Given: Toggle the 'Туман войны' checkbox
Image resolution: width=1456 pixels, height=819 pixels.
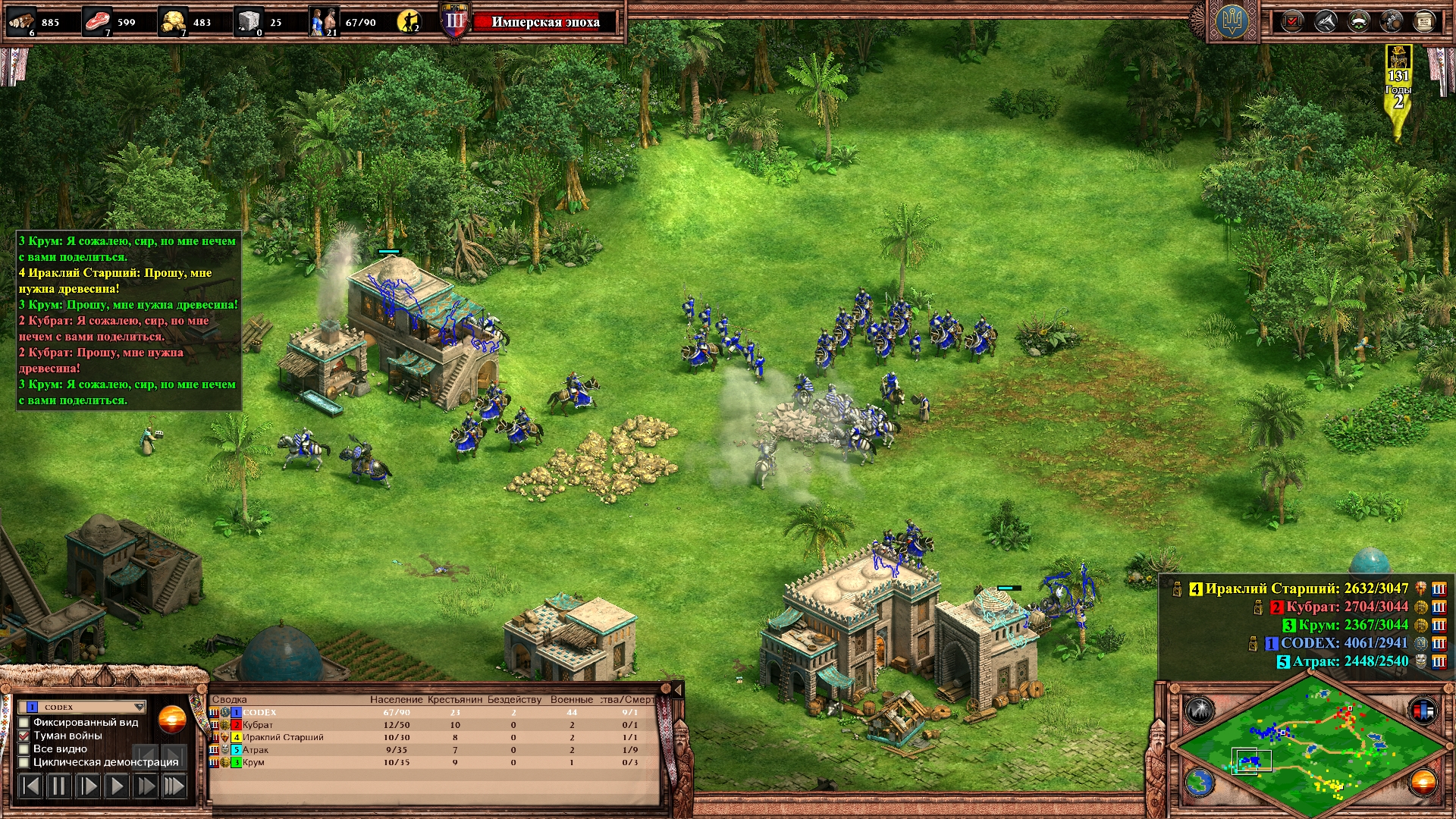Looking at the screenshot, I should (x=24, y=736).
